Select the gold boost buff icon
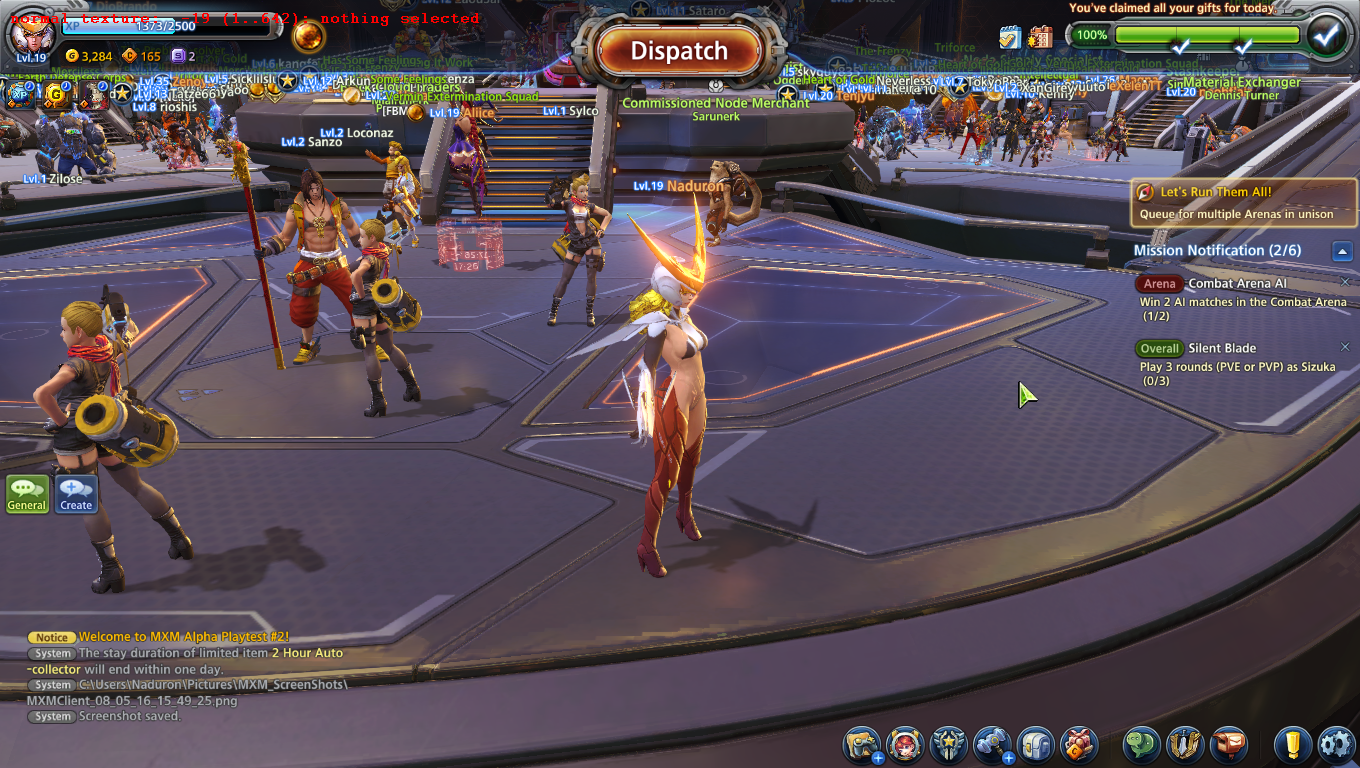 point(55,95)
